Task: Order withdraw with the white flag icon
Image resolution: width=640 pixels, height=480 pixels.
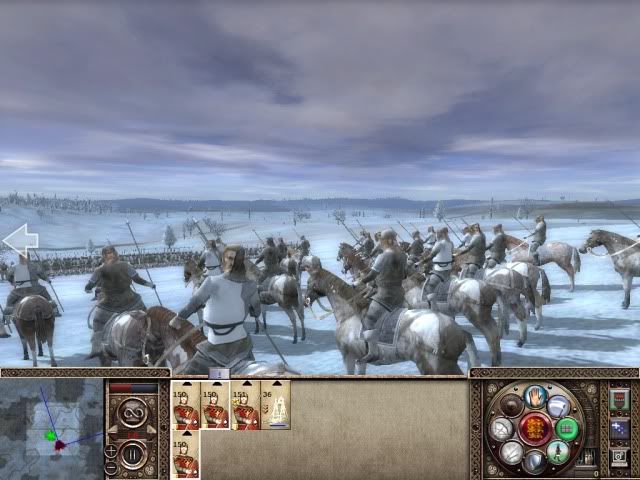Action: [558, 405]
